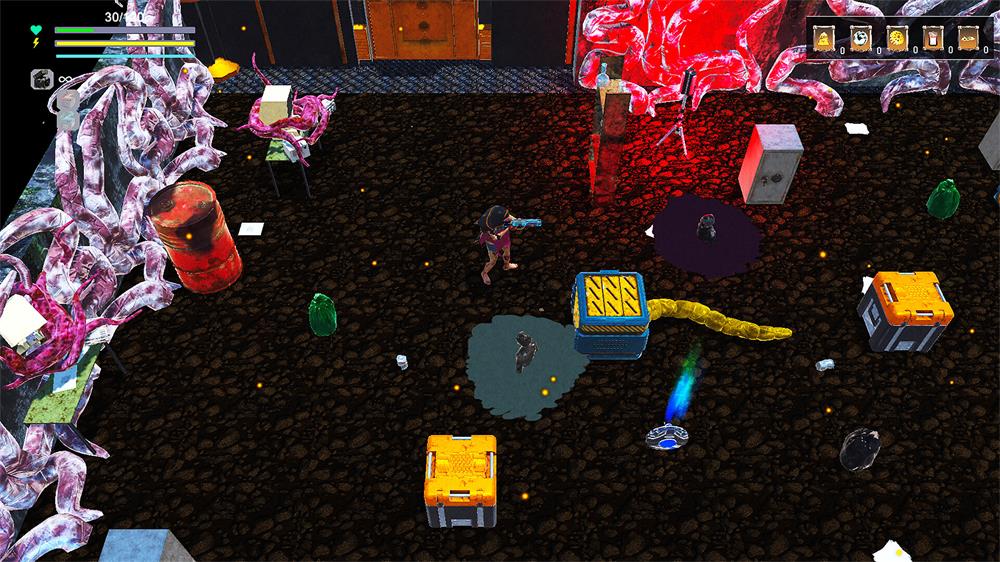The height and width of the screenshot is (562, 1000).
Task: Select the white-and-blue globe item slot
Action: click(x=860, y=37)
